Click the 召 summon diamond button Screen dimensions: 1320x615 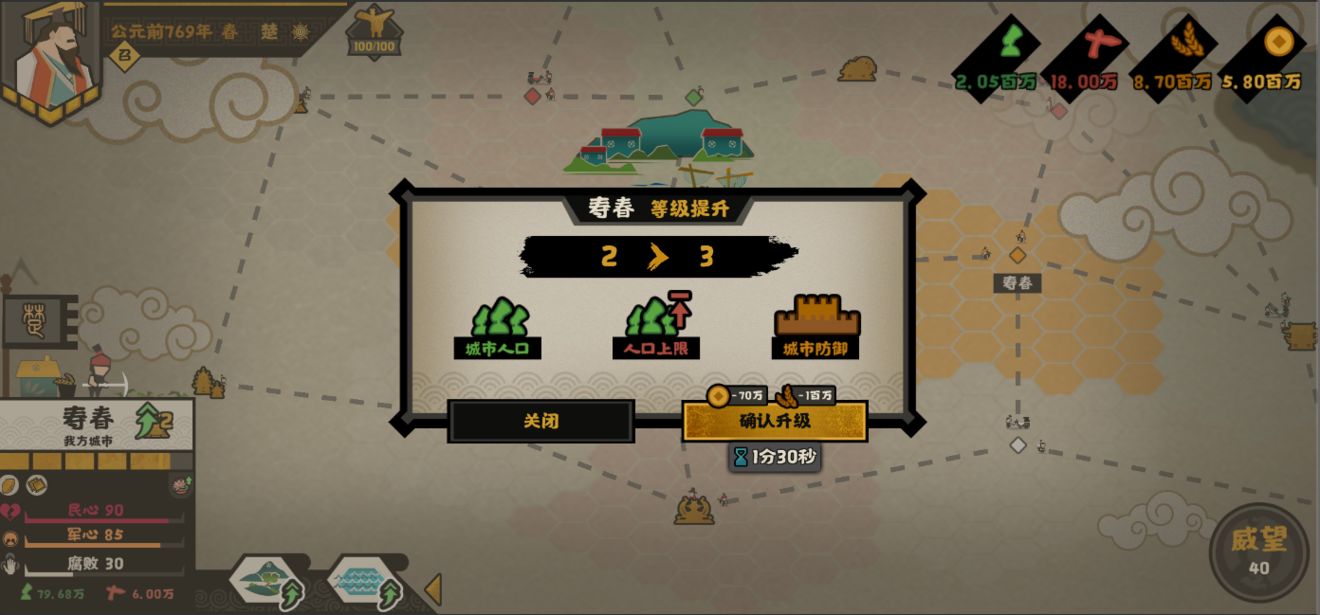coord(124,56)
